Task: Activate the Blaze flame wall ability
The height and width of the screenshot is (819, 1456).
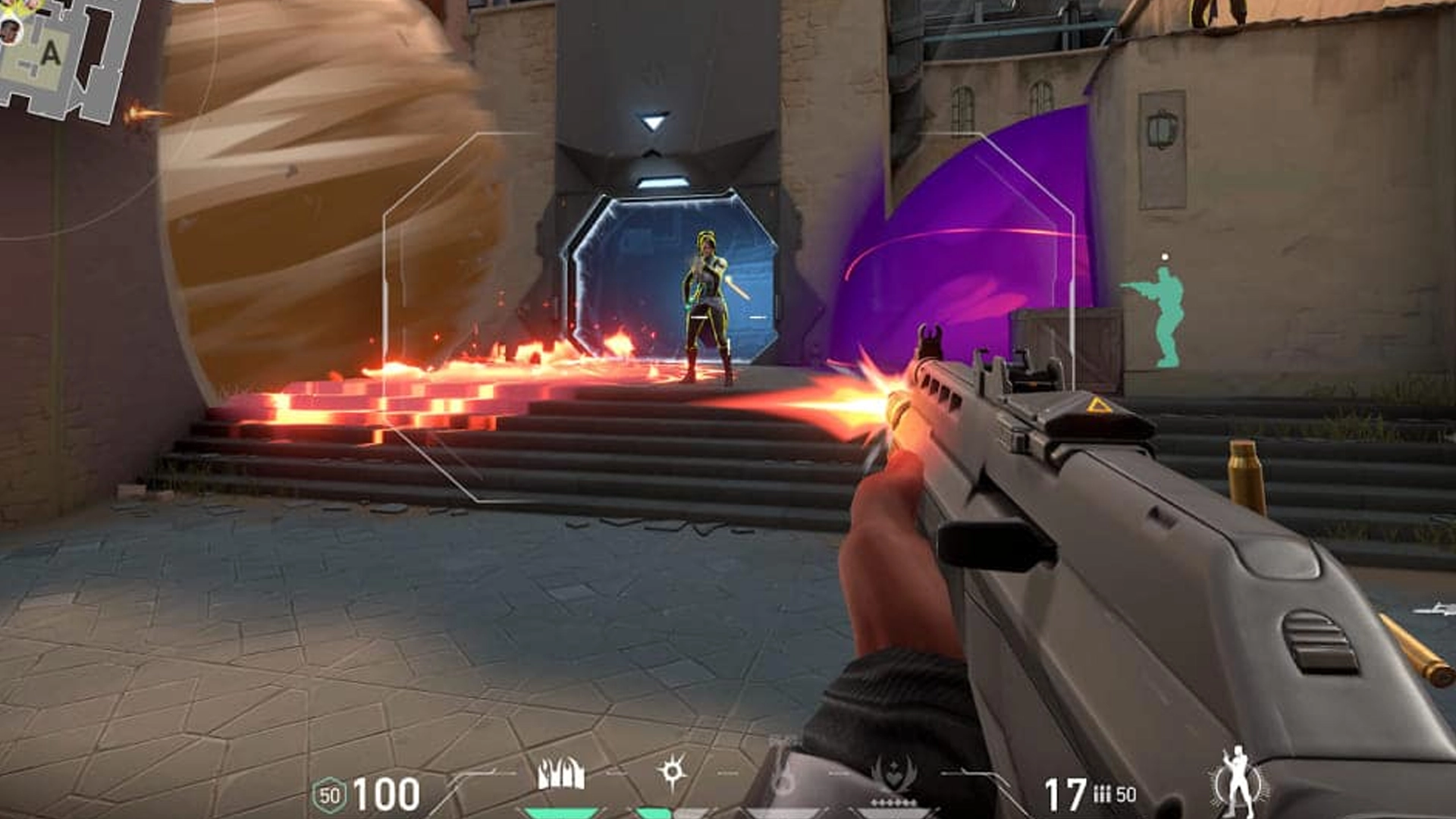Action: pos(560,773)
